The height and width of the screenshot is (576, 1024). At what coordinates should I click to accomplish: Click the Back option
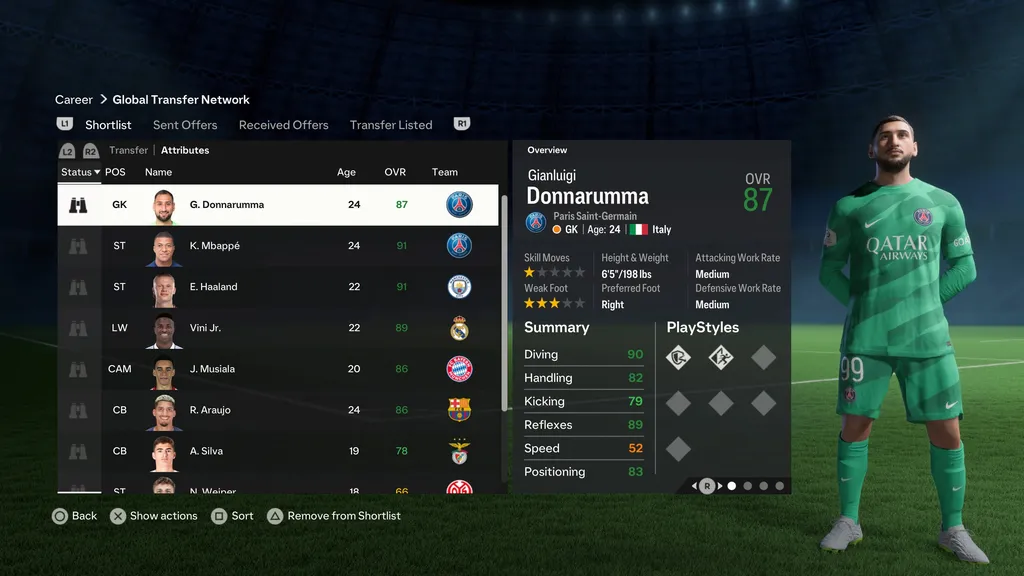(x=74, y=516)
